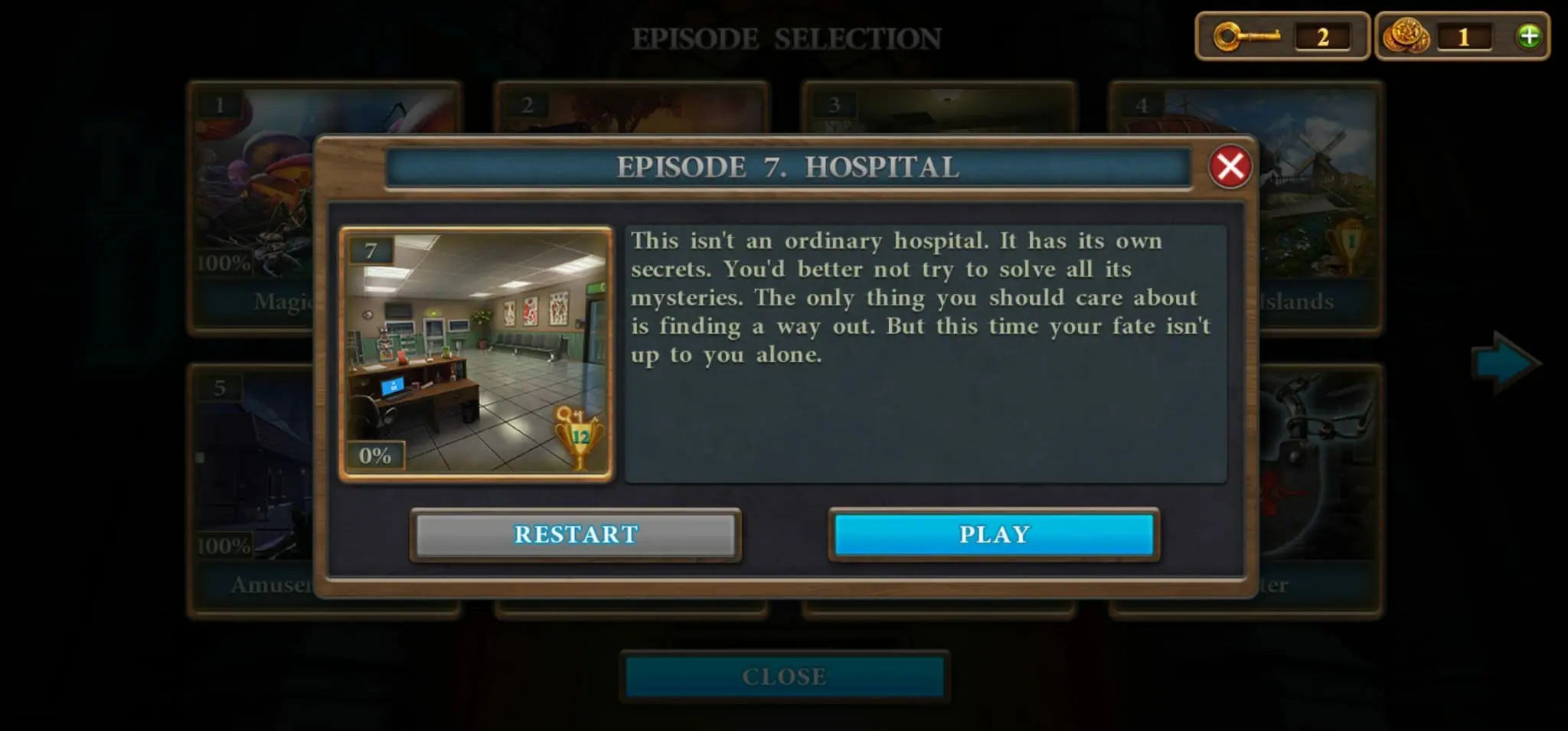Click the EPISODE 7 HOSPITAL header banner
The width and height of the screenshot is (1568, 731).
point(789,167)
